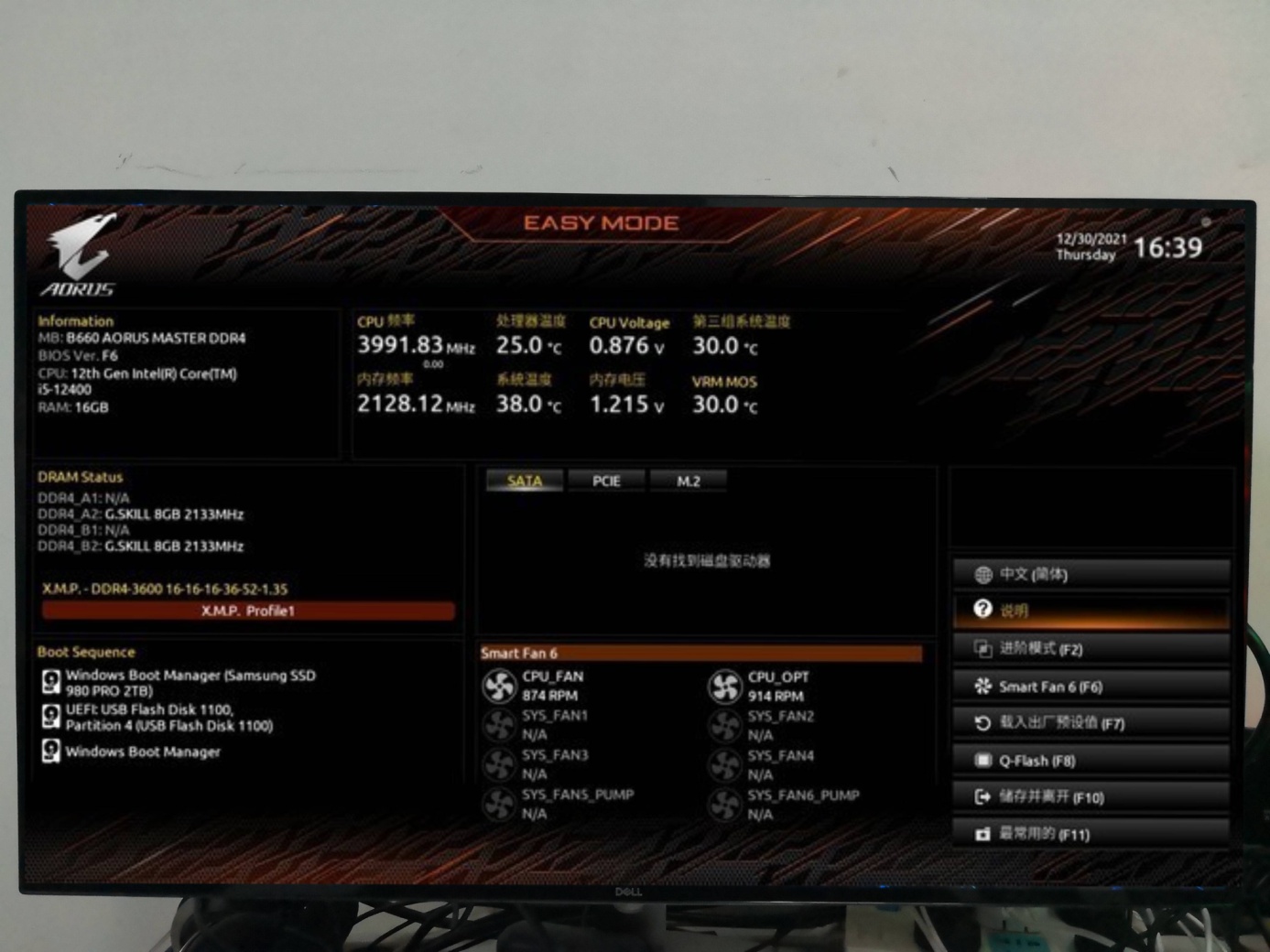The image size is (1270, 952).
Task: Open the Smart Fan 6 (F6) settings
Action: point(1090,687)
